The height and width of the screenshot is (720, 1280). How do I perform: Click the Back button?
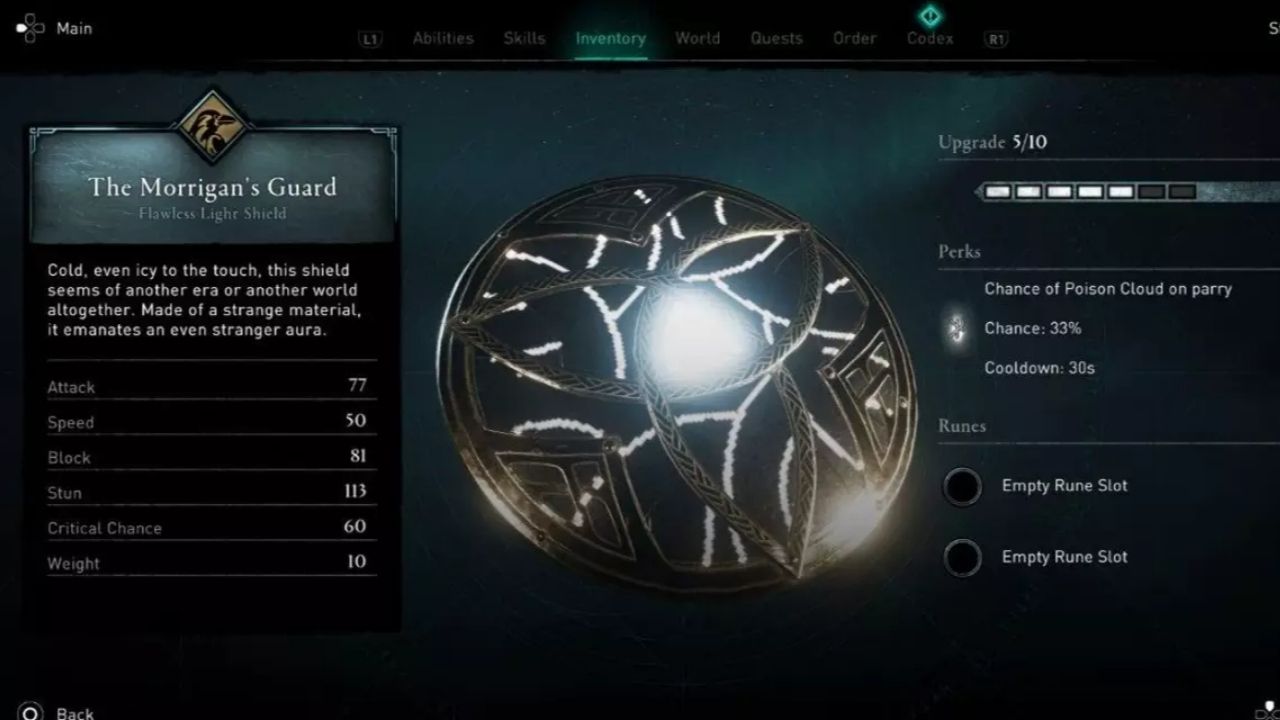pos(72,712)
